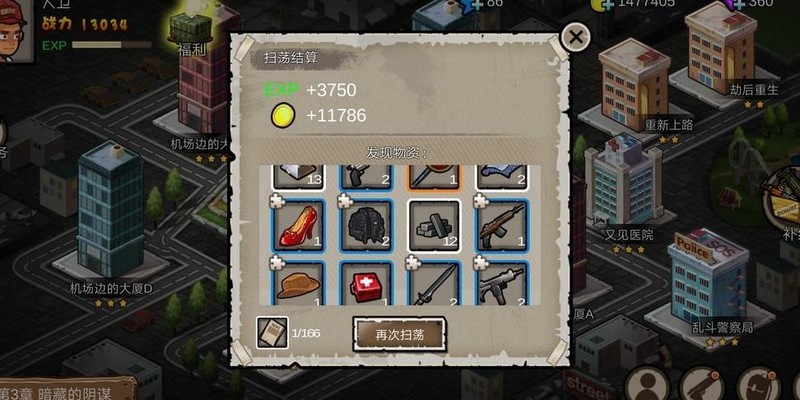
Task: Select the assault rifle item slot
Action: tap(501, 225)
